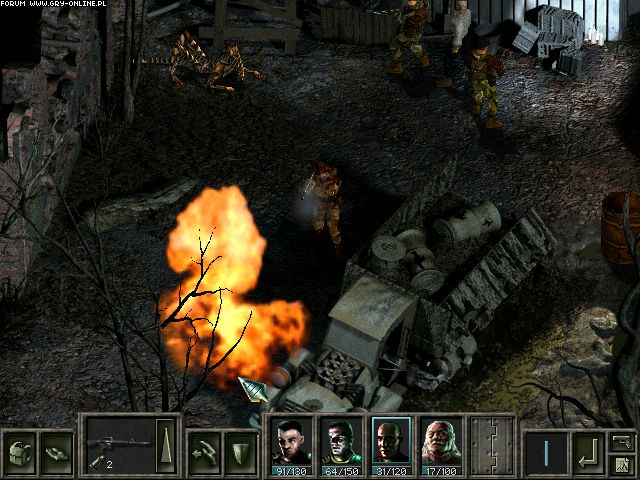
Task: Click the small pistol icon button
Action: (x=622, y=441)
